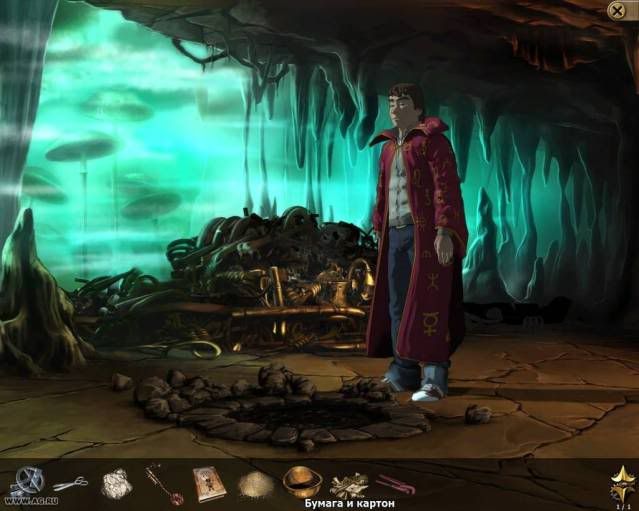Select the scissors in the inventory
The width and height of the screenshot is (639, 511).
(x=70, y=484)
